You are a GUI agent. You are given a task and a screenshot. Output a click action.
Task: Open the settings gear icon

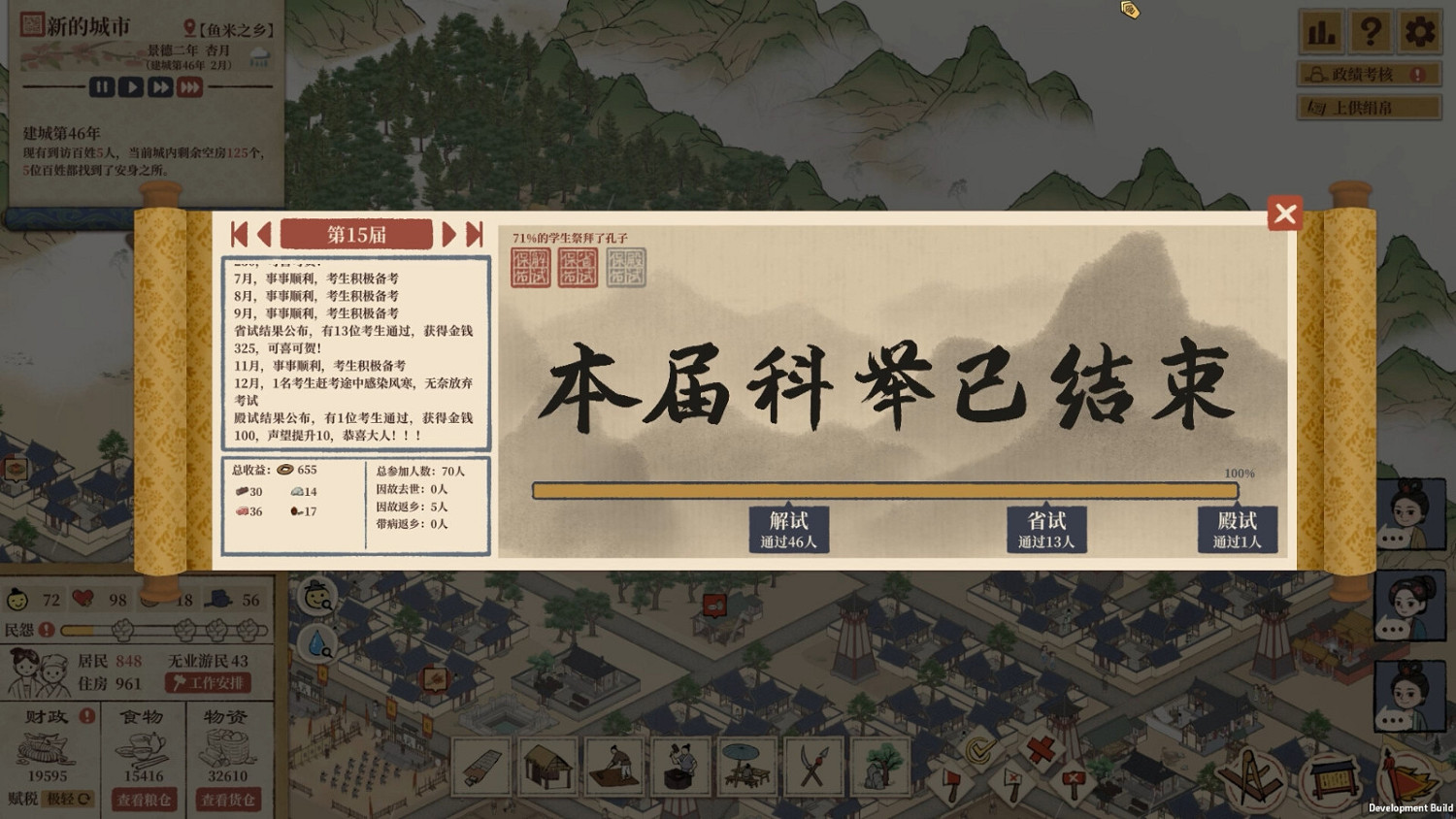tap(1419, 32)
